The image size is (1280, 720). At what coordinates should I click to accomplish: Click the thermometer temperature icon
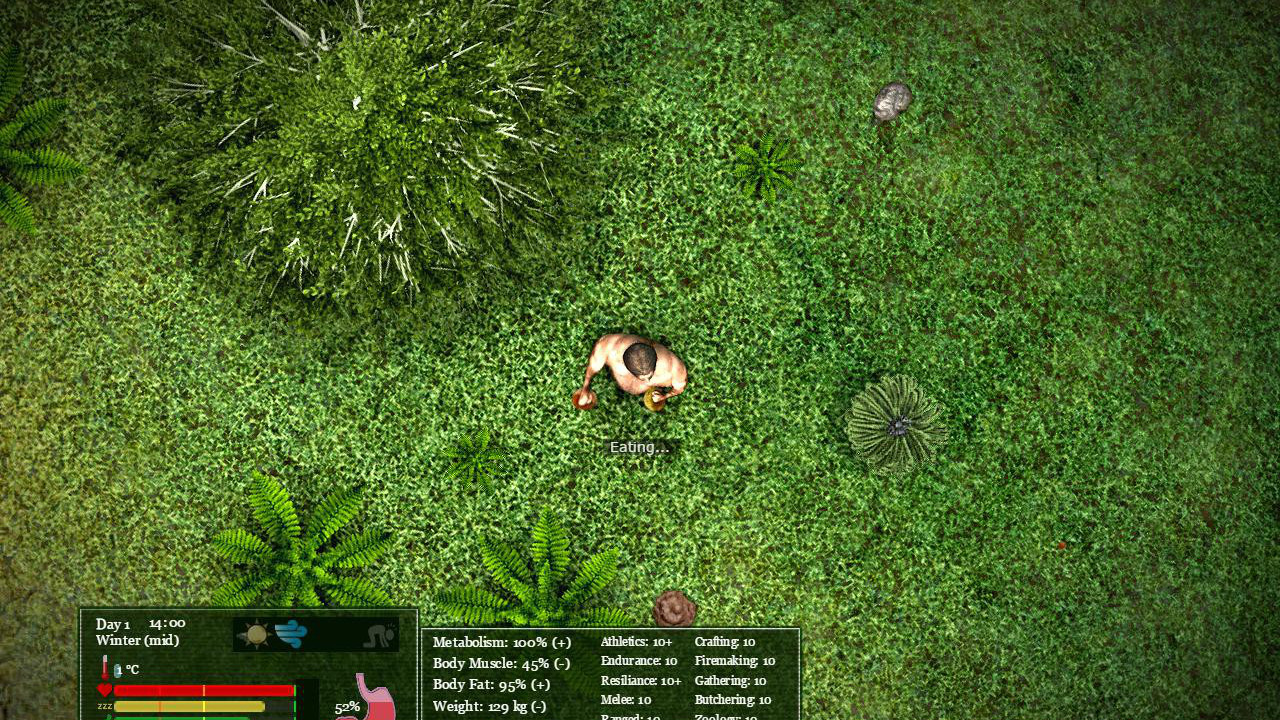(104, 666)
